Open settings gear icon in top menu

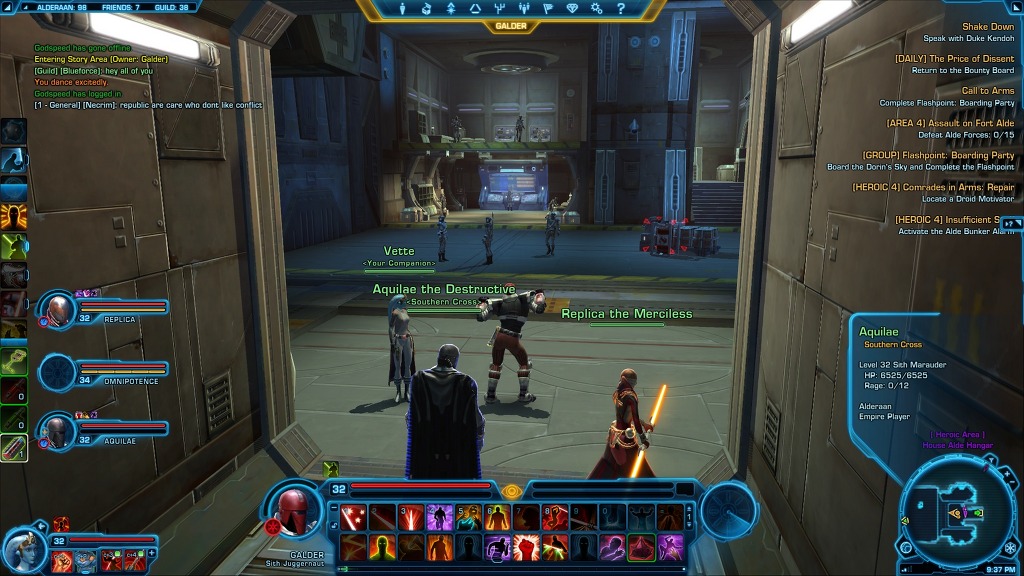click(x=597, y=8)
